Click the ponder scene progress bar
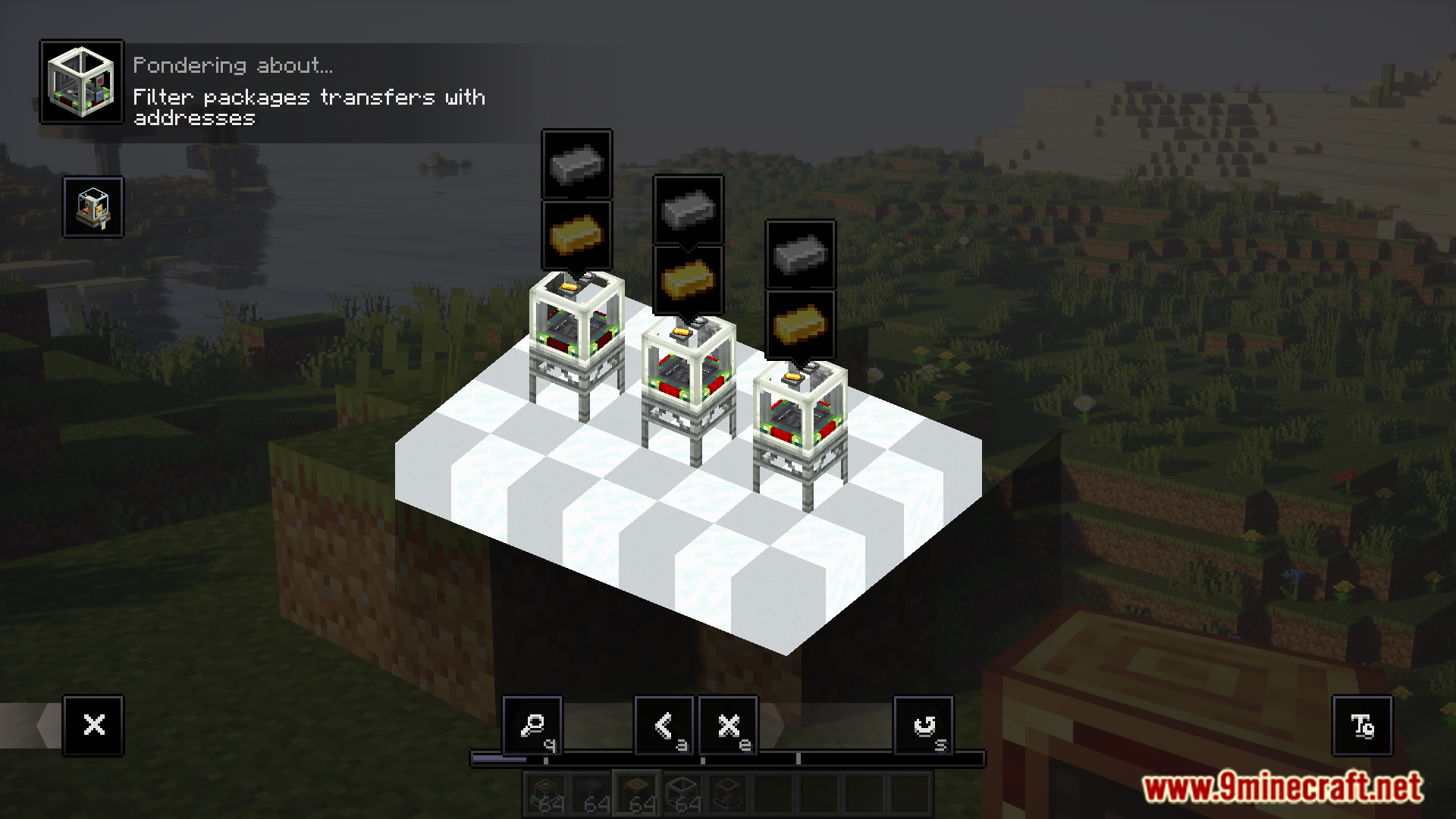Image resolution: width=1456 pixels, height=819 pixels. click(727, 758)
